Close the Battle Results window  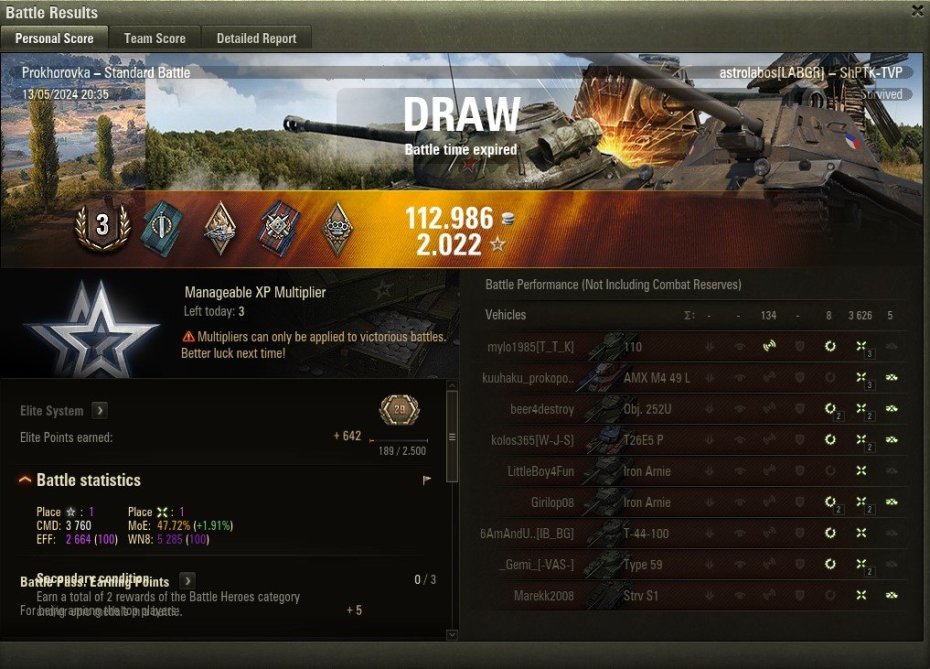(917, 11)
